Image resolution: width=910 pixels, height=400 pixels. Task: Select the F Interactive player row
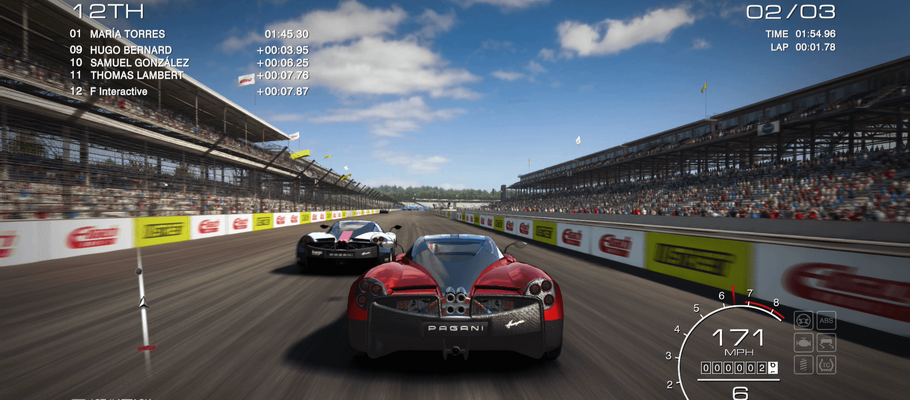pyautogui.click(x=118, y=92)
